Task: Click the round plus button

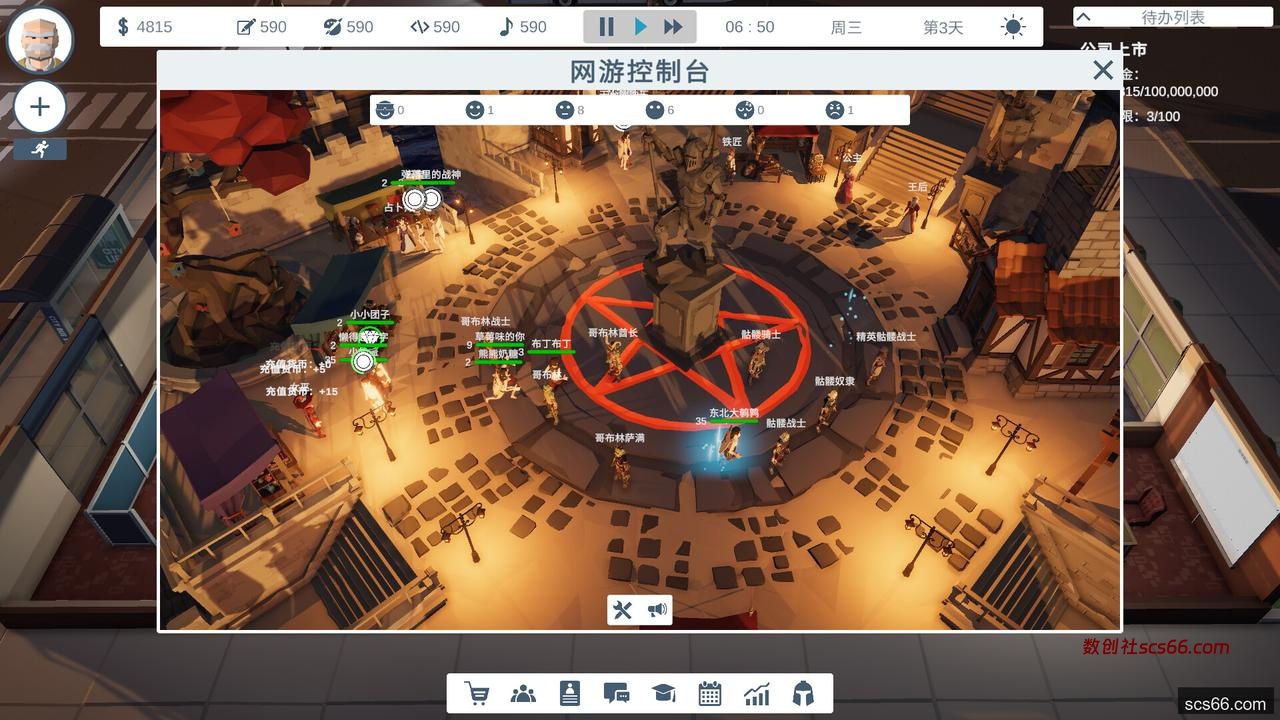Action: click(x=40, y=107)
